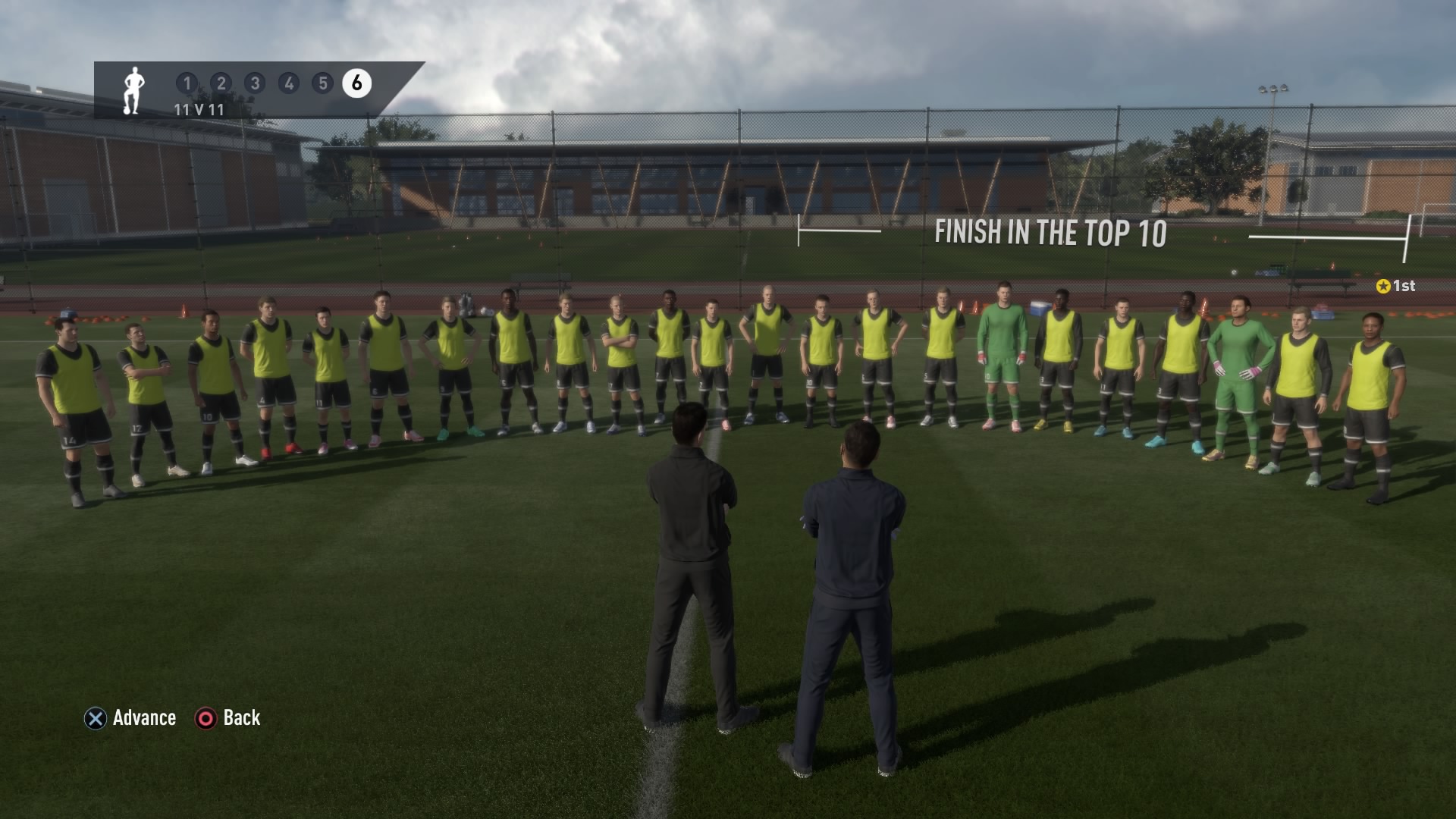The width and height of the screenshot is (1456, 819).
Task: Switch to step 4 of the training sequence
Action: pos(289,83)
